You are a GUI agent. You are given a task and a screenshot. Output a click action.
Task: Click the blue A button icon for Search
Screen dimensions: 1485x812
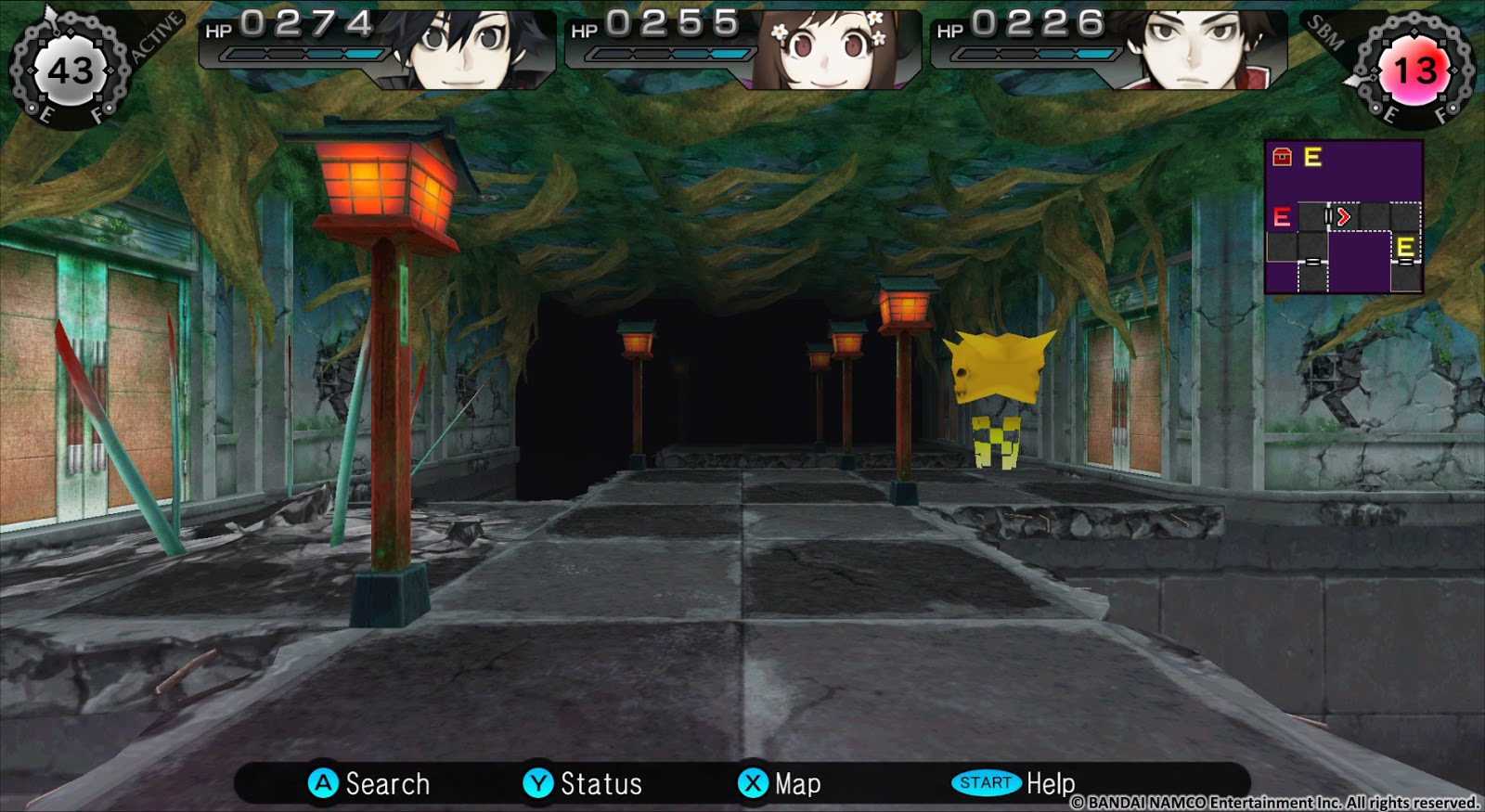click(322, 783)
